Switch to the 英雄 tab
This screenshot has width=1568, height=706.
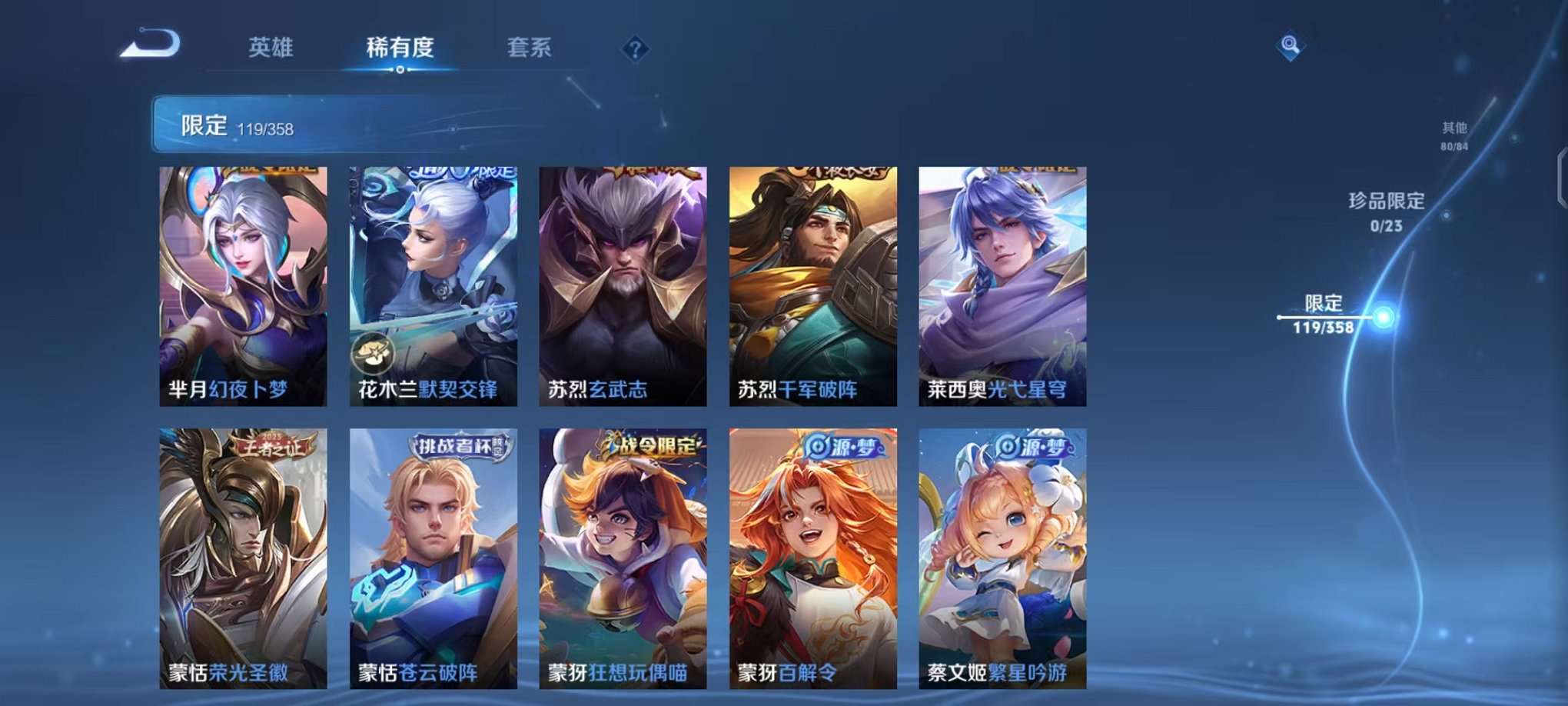(x=271, y=48)
